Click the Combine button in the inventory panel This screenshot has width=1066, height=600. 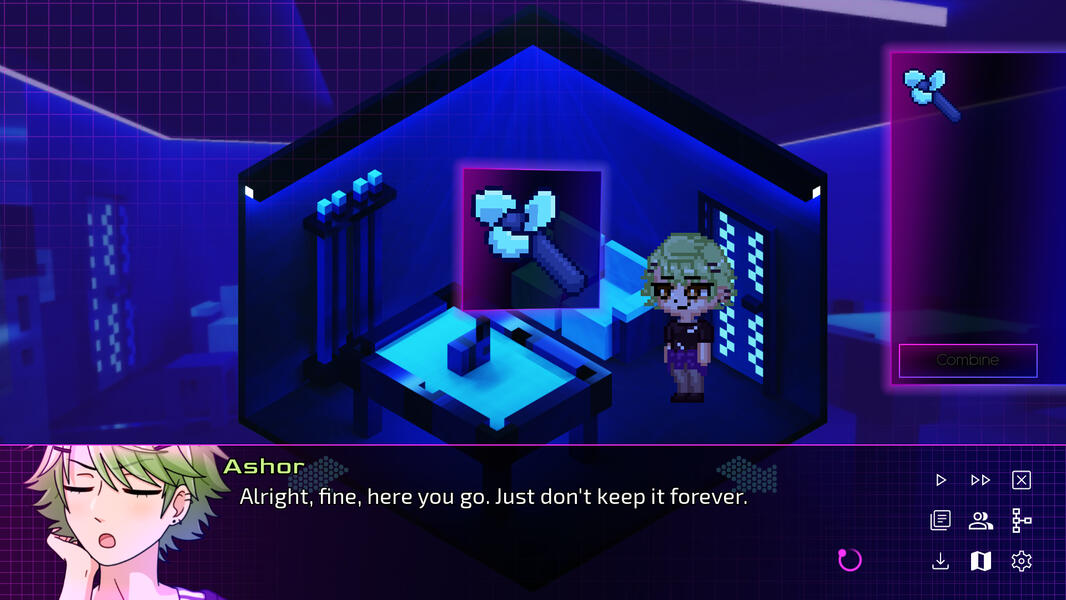pos(967,360)
